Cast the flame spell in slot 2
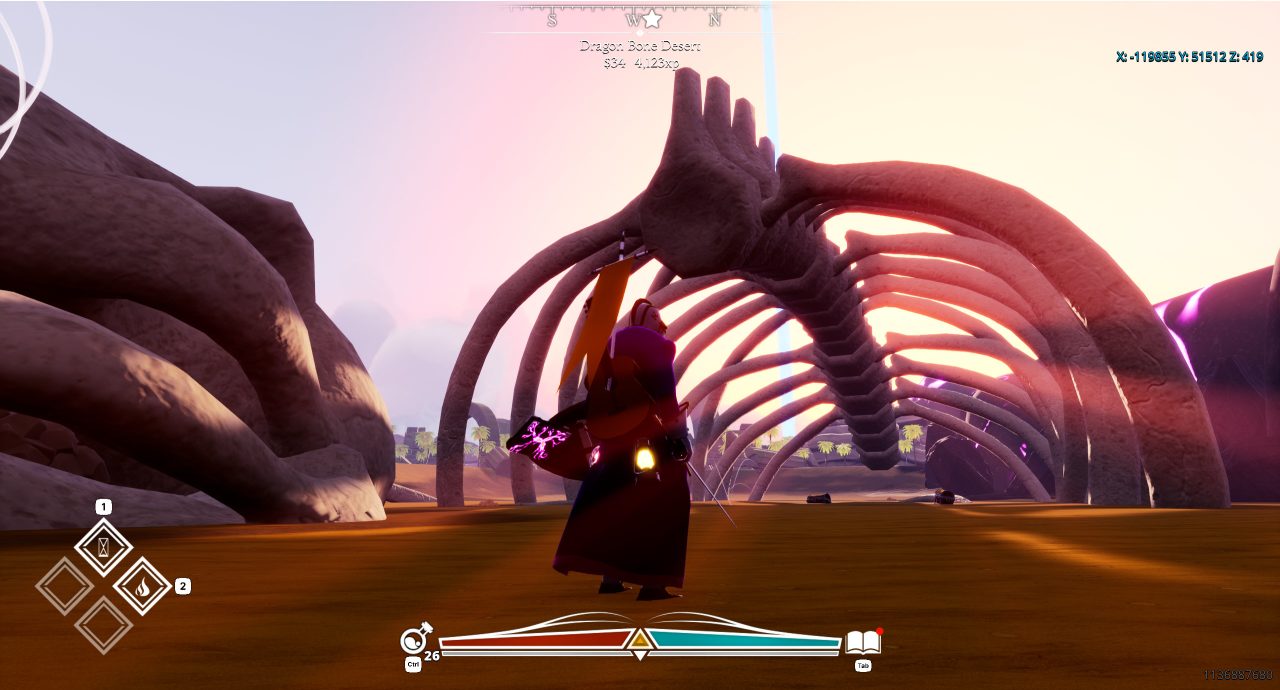 coord(142,585)
